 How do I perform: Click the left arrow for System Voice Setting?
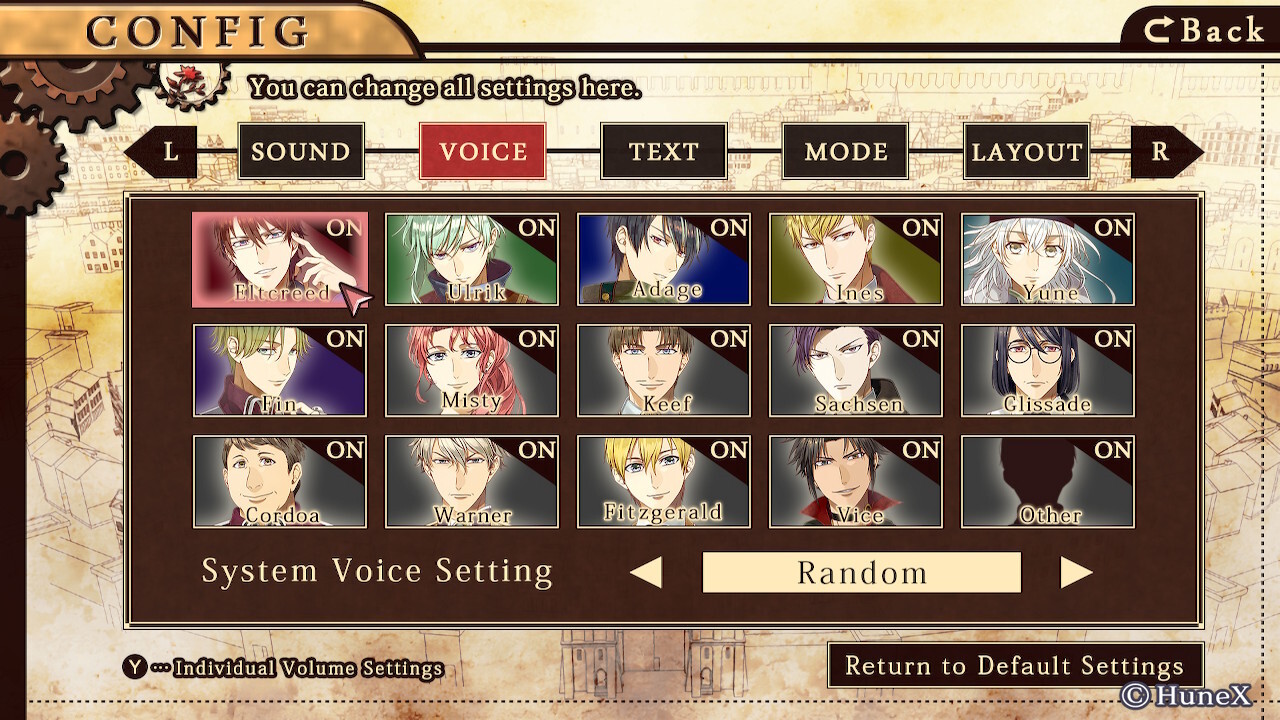(x=647, y=573)
